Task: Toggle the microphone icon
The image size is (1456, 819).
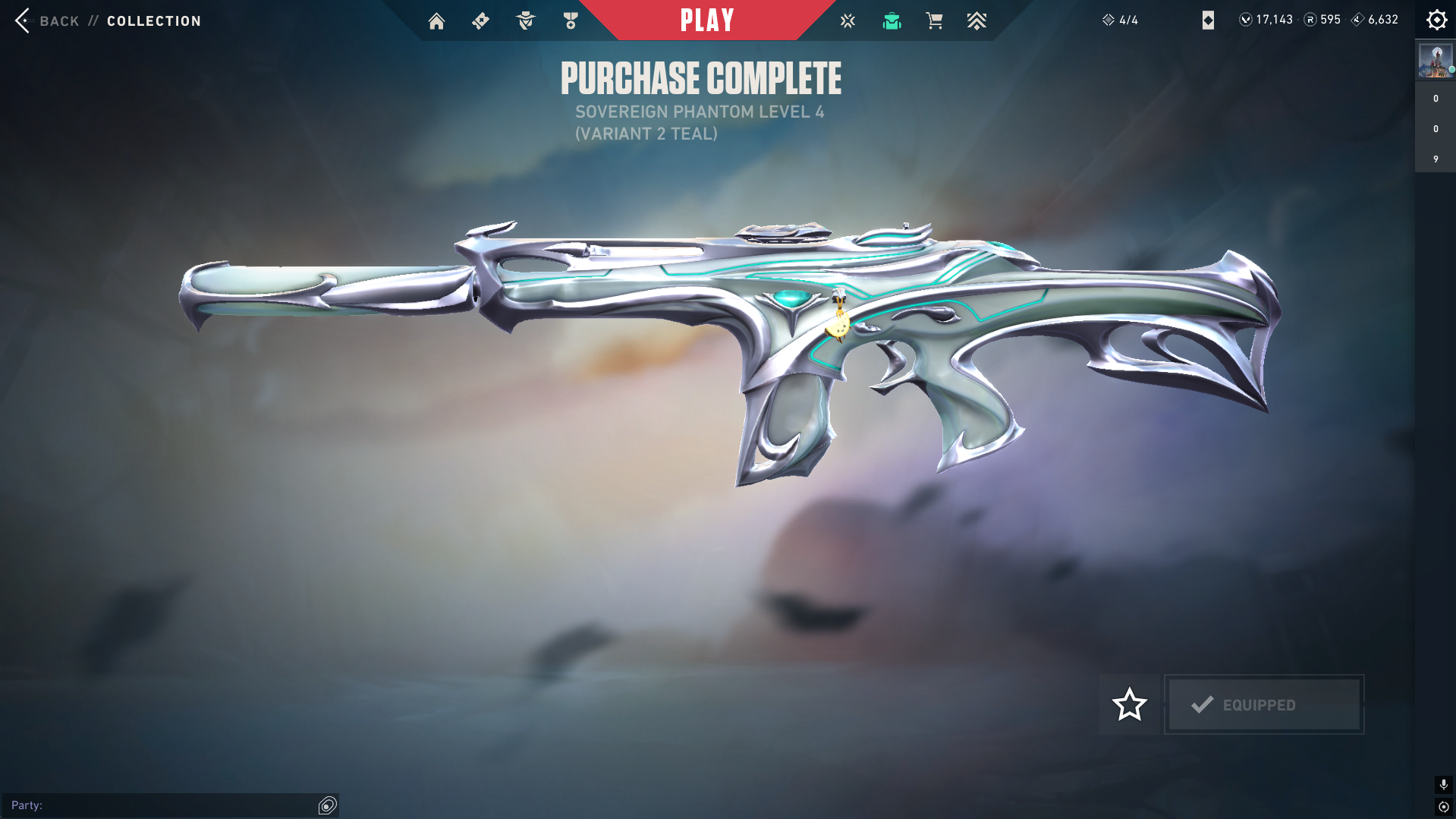Action: [x=1443, y=784]
